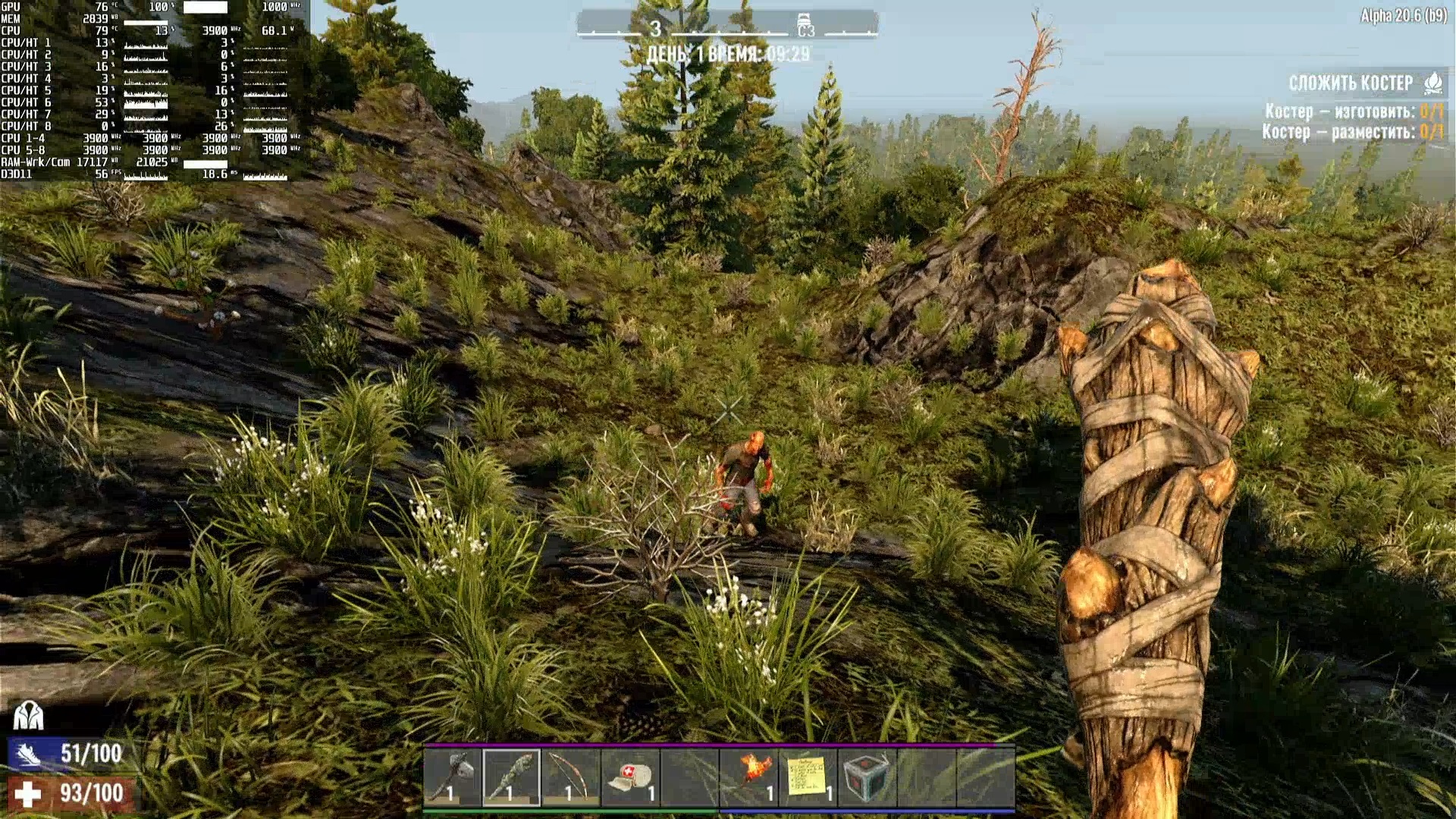Click the jacket status icon above stamina

click(28, 714)
